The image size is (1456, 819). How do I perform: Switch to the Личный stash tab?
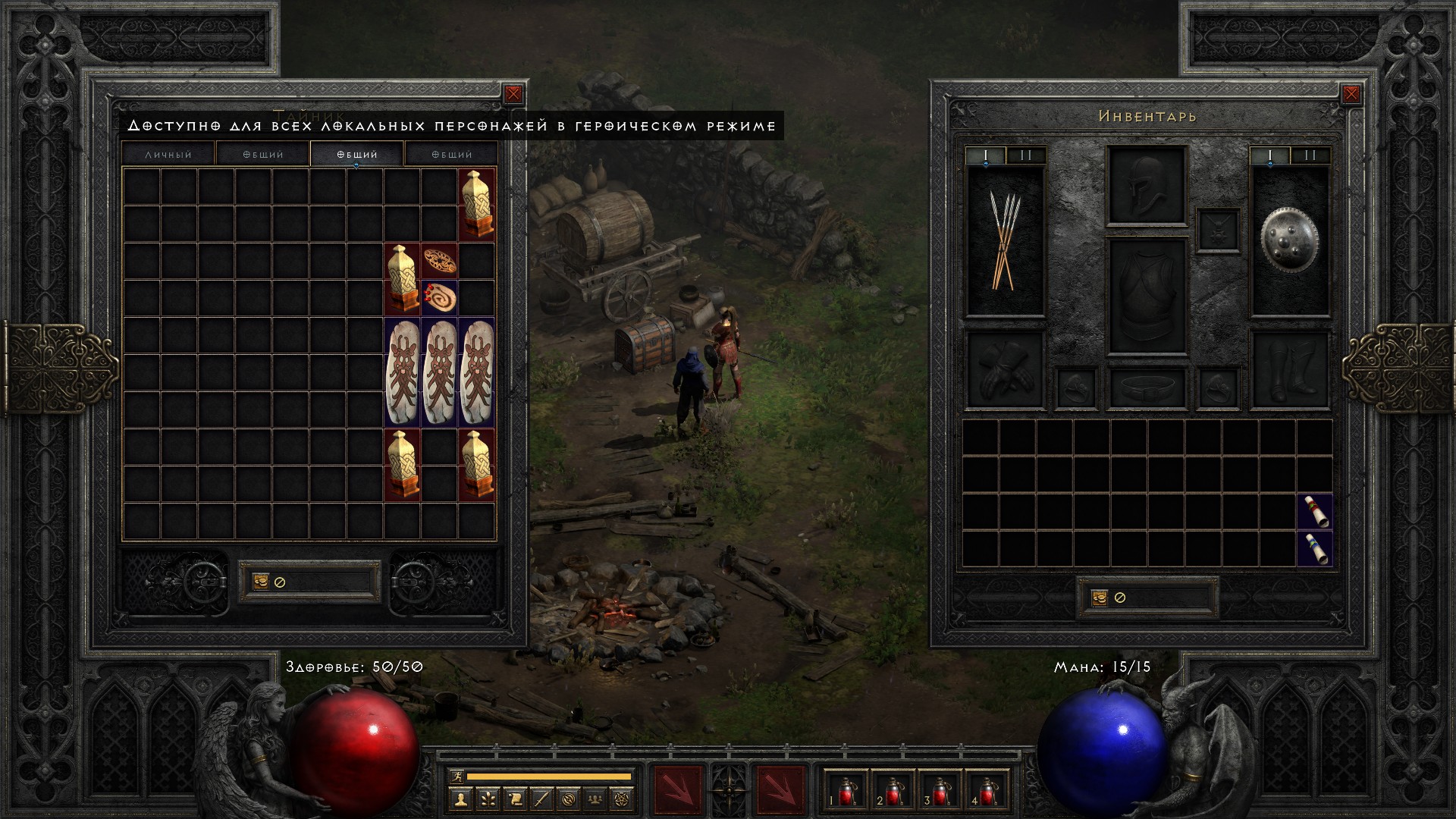tap(168, 154)
